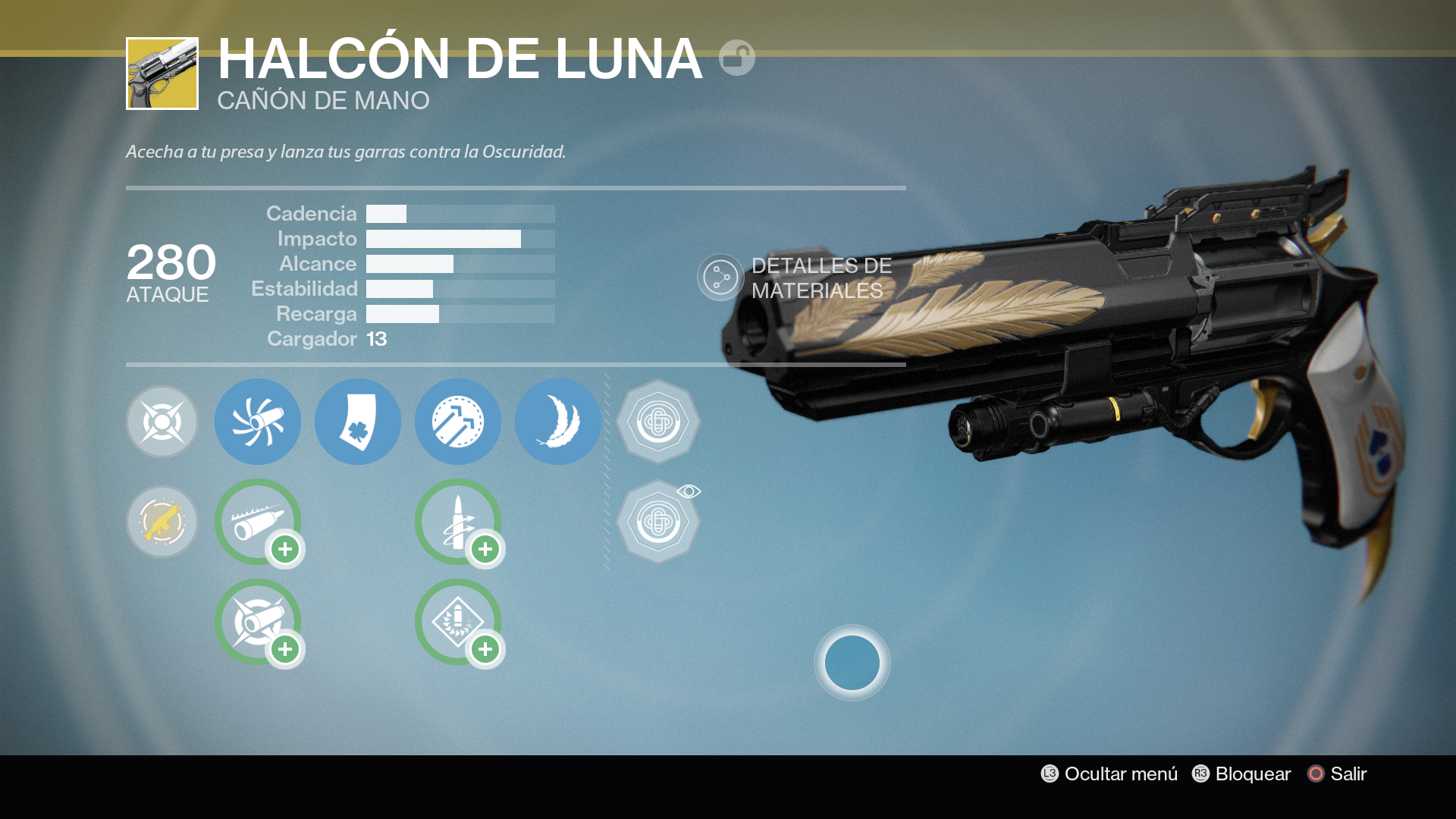Click the yellow rifle attack upgrade node
The width and height of the screenshot is (1456, 819).
click(x=162, y=522)
